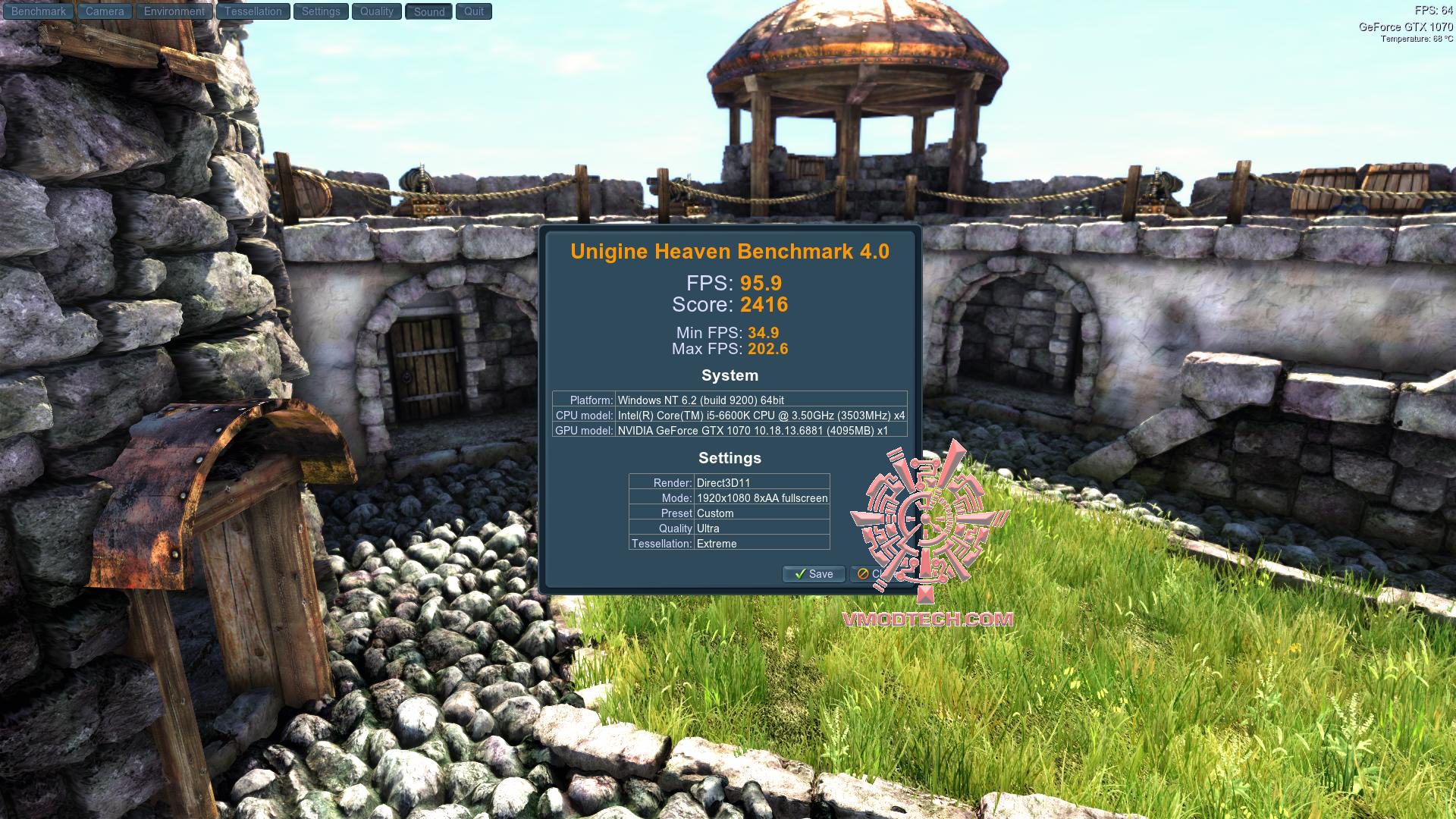Click the Mode field showing 1920x1080 8xAA
This screenshot has width=1456, height=819.
pos(761,497)
